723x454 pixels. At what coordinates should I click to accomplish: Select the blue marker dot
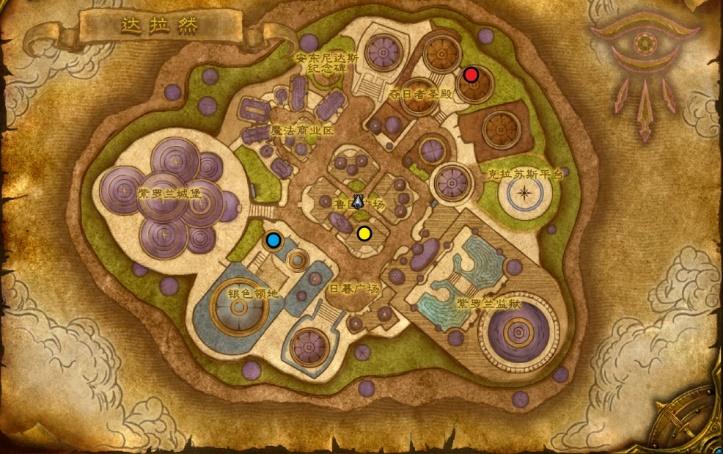[x=273, y=240]
